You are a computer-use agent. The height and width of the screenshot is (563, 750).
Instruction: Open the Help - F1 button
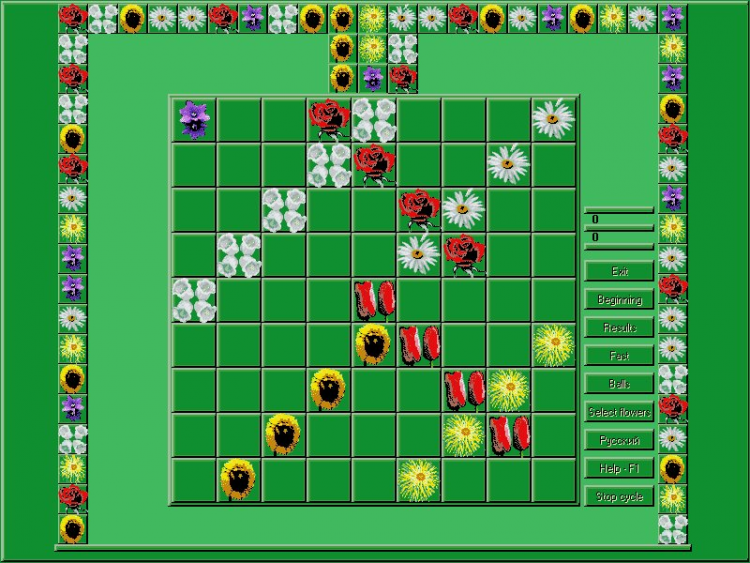tap(619, 468)
